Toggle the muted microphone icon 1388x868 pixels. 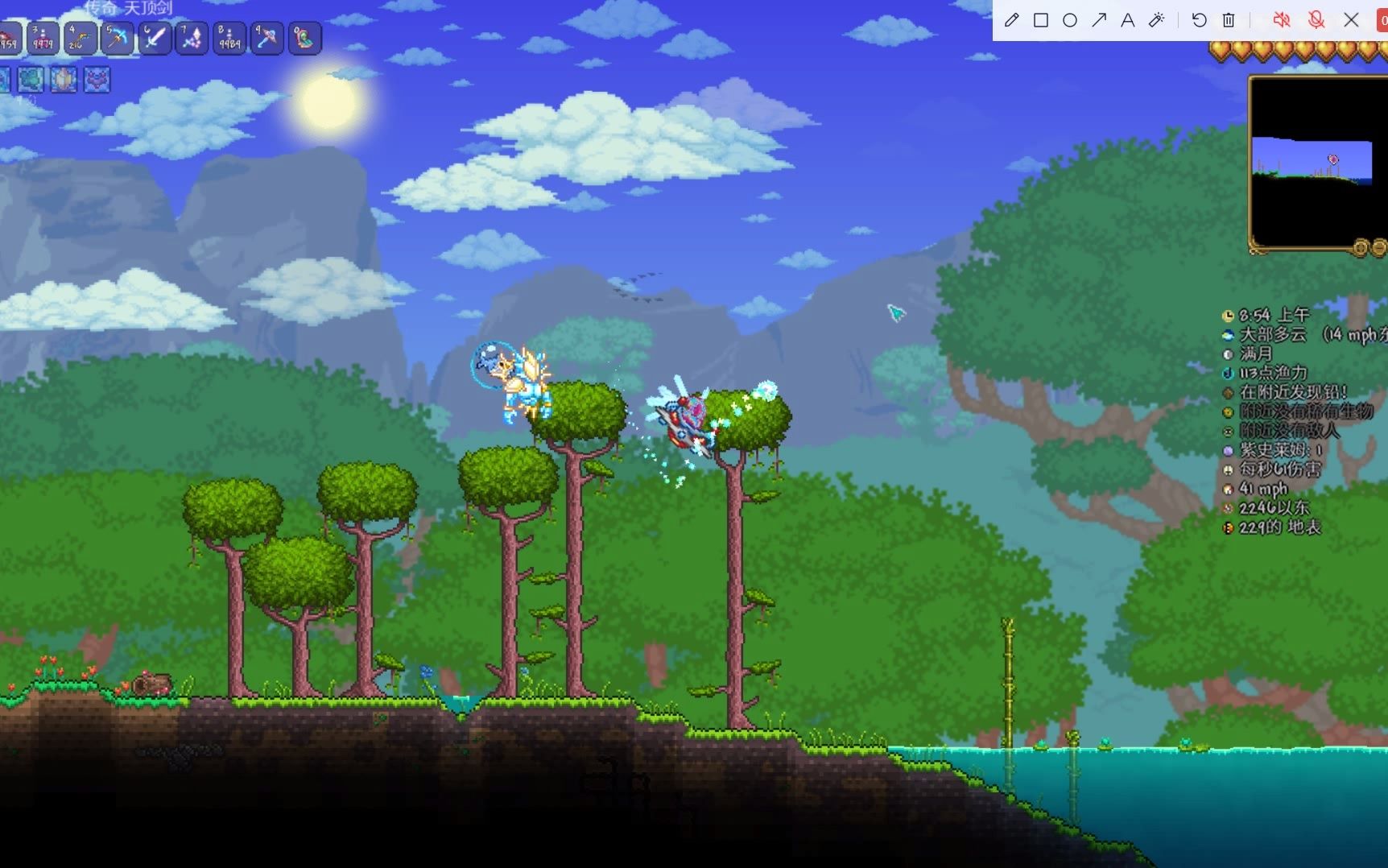click(1316, 20)
